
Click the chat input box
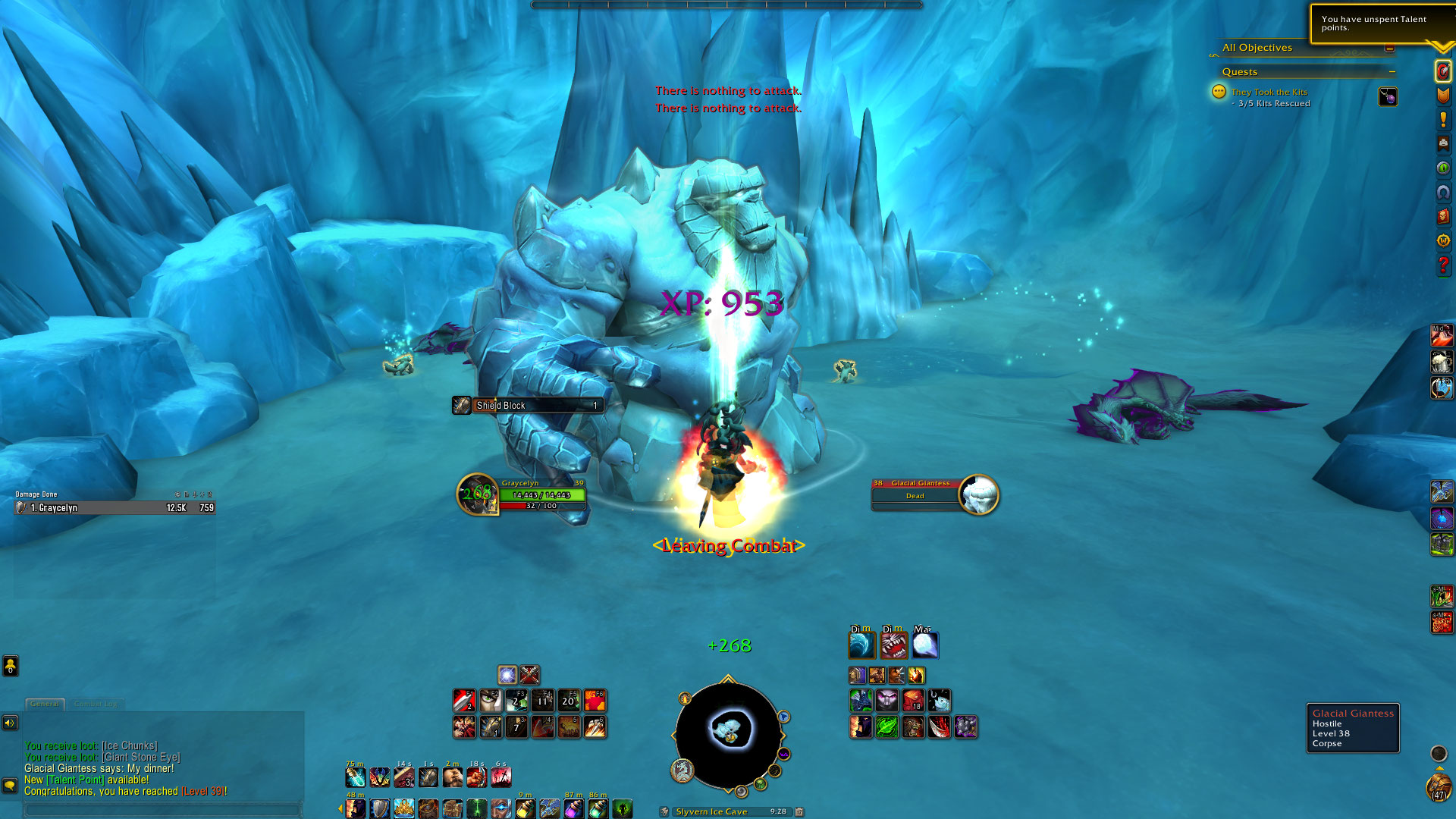click(x=162, y=810)
